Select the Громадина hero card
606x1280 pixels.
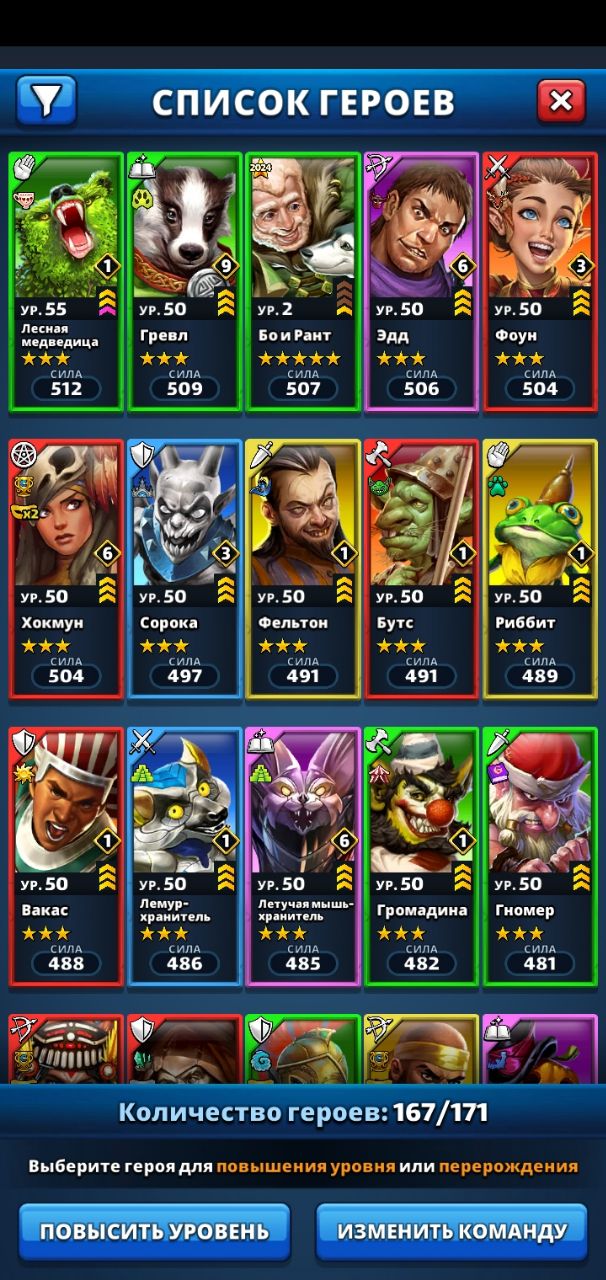pos(421,856)
